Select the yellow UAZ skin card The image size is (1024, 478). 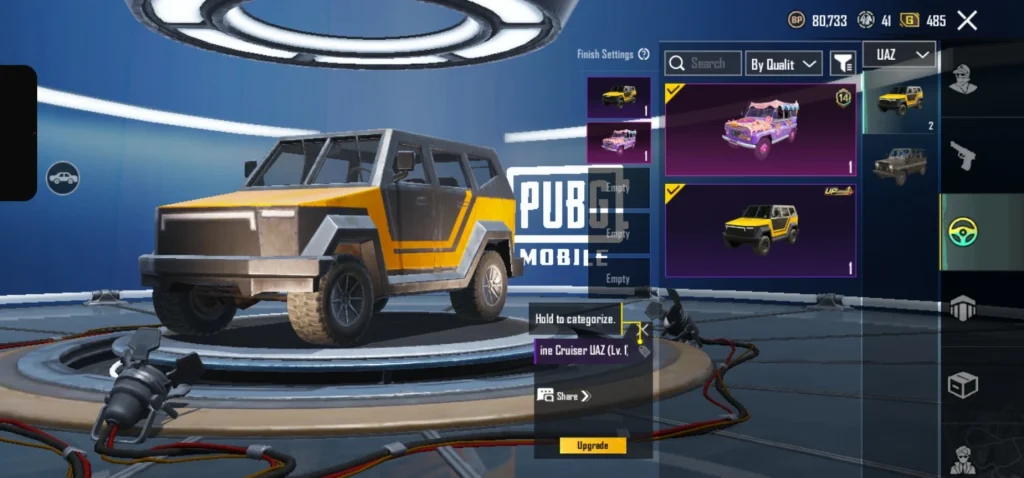tap(760, 230)
